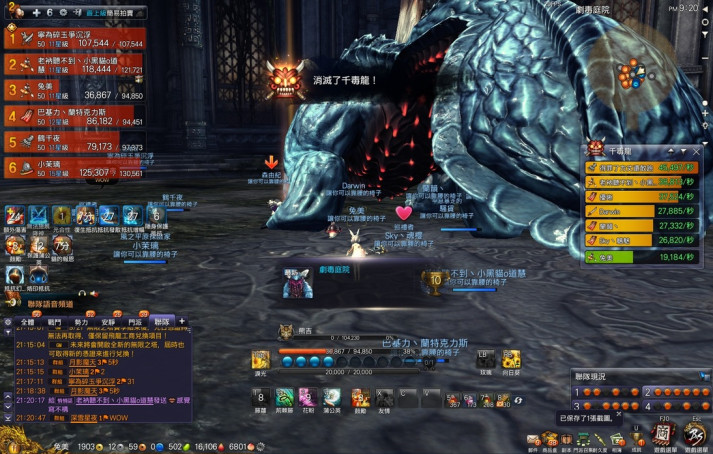Open the 郵件 mail icon

(534, 440)
